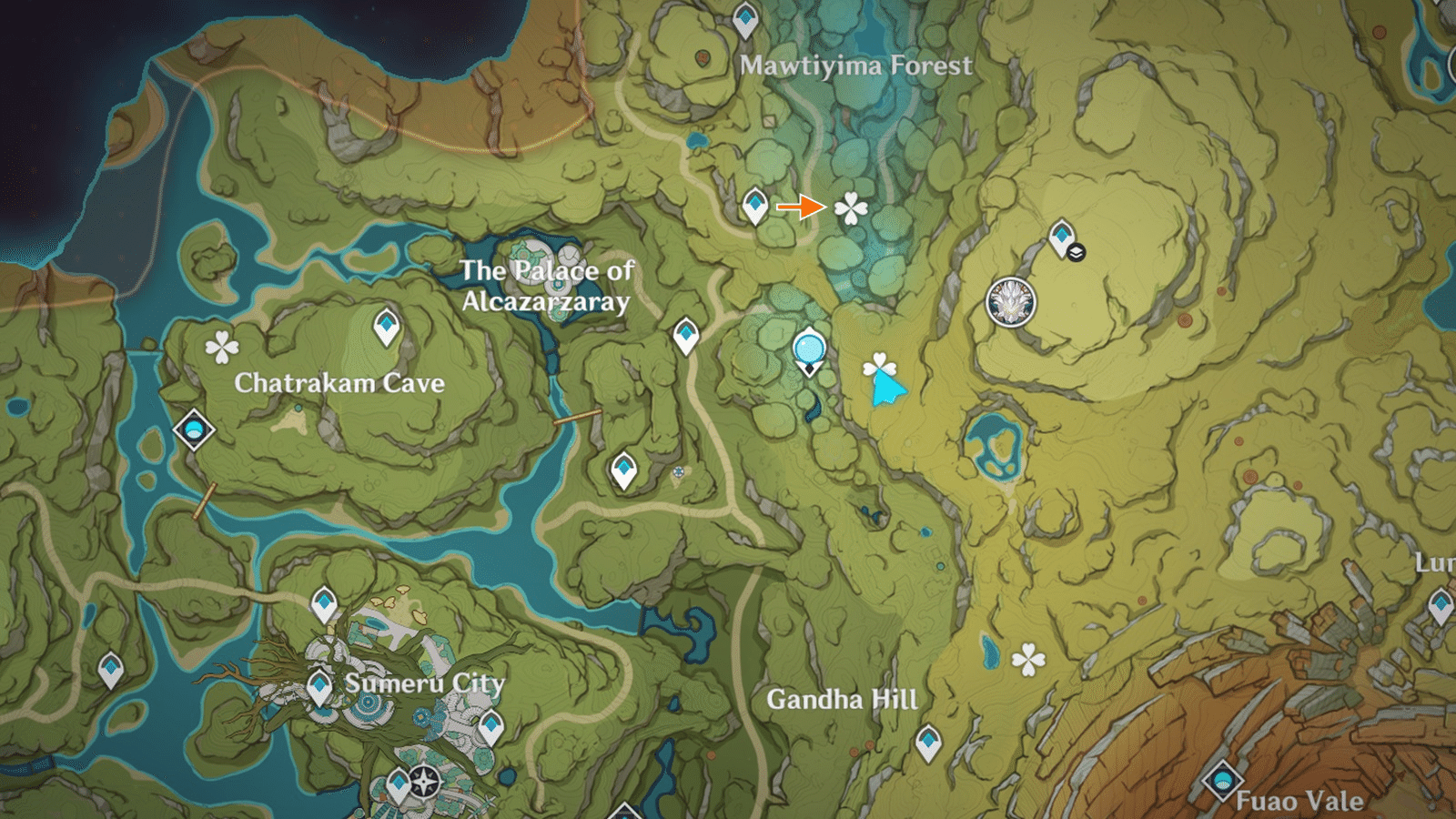The image size is (1456, 819).
Task: Click the Mawtiyima Forest region label
Action: (856, 65)
